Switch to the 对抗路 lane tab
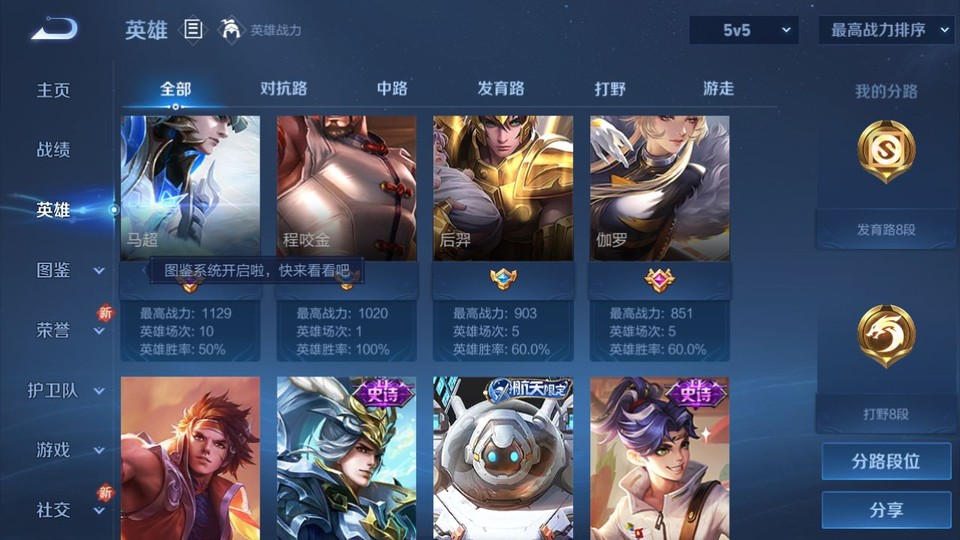 [x=283, y=88]
